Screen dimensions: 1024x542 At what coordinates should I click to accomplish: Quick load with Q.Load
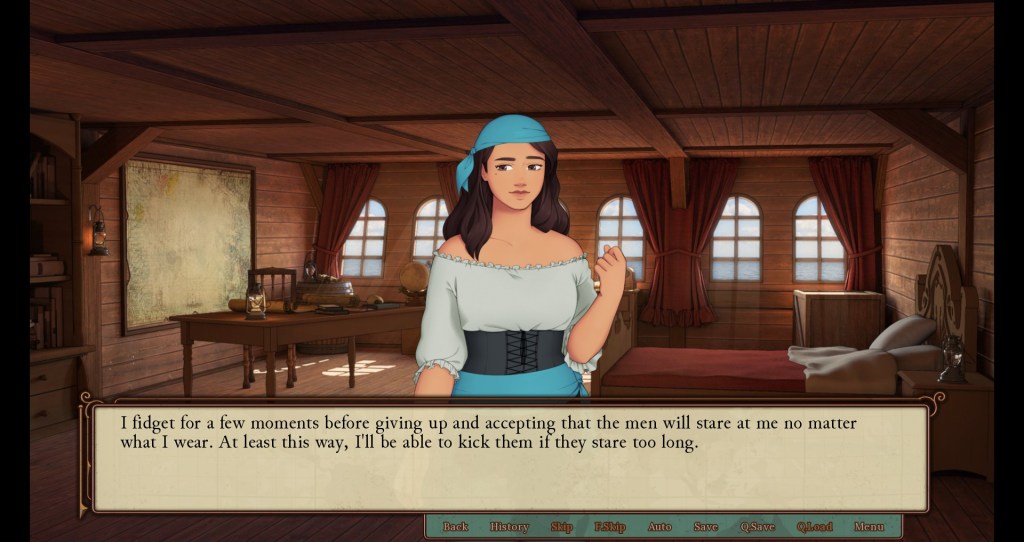[x=814, y=527]
